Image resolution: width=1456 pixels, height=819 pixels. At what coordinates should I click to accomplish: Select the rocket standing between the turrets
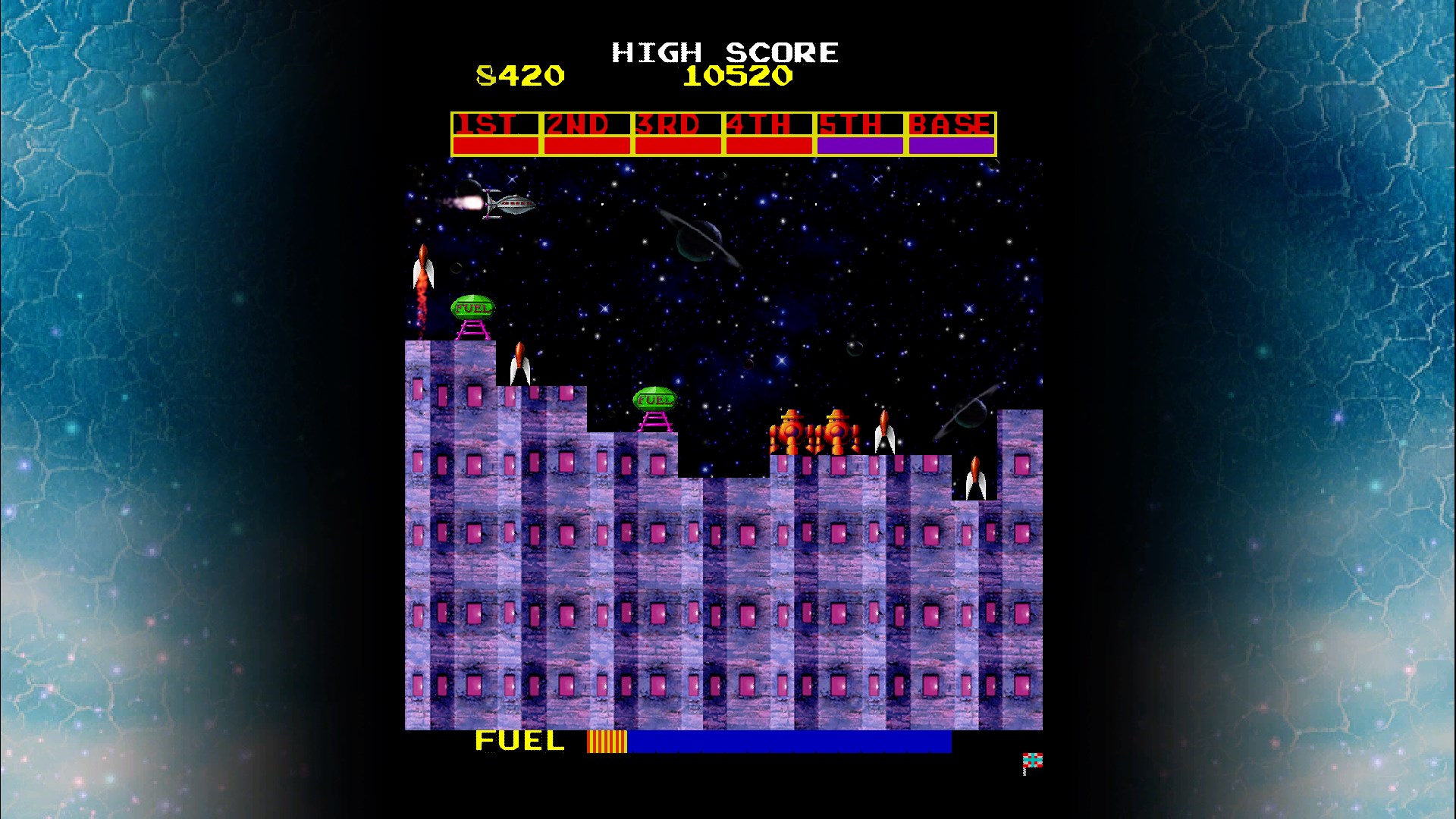[885, 432]
